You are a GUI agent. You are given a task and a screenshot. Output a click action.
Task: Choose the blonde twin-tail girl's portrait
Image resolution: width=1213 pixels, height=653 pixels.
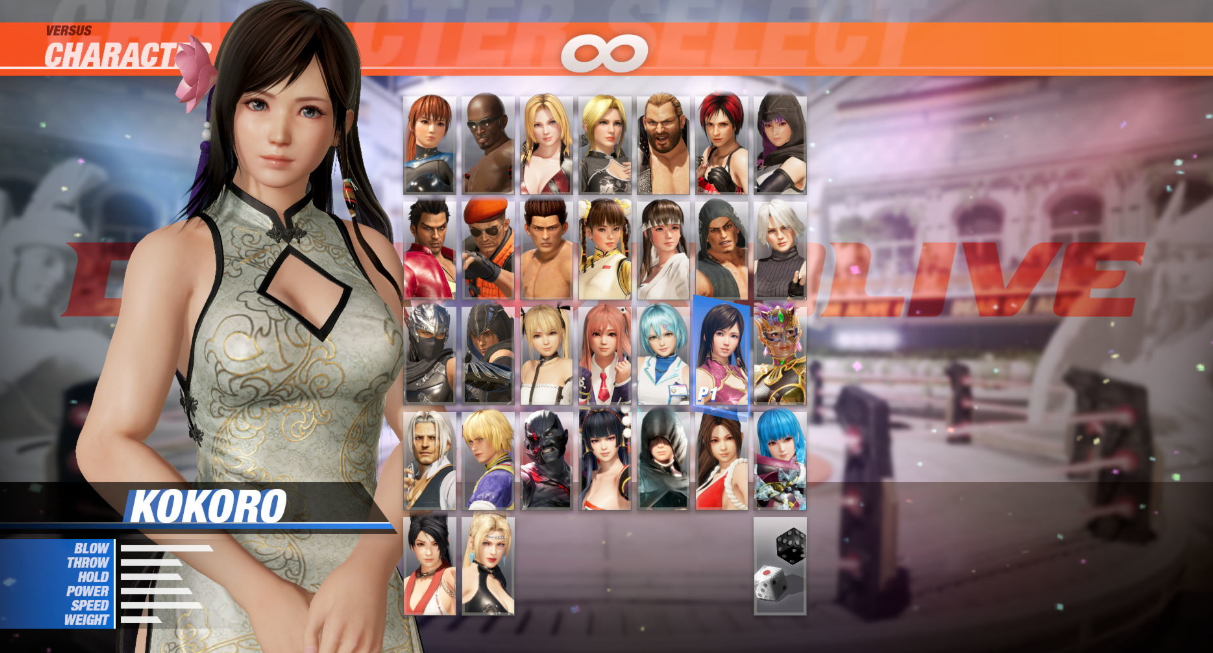tap(546, 354)
